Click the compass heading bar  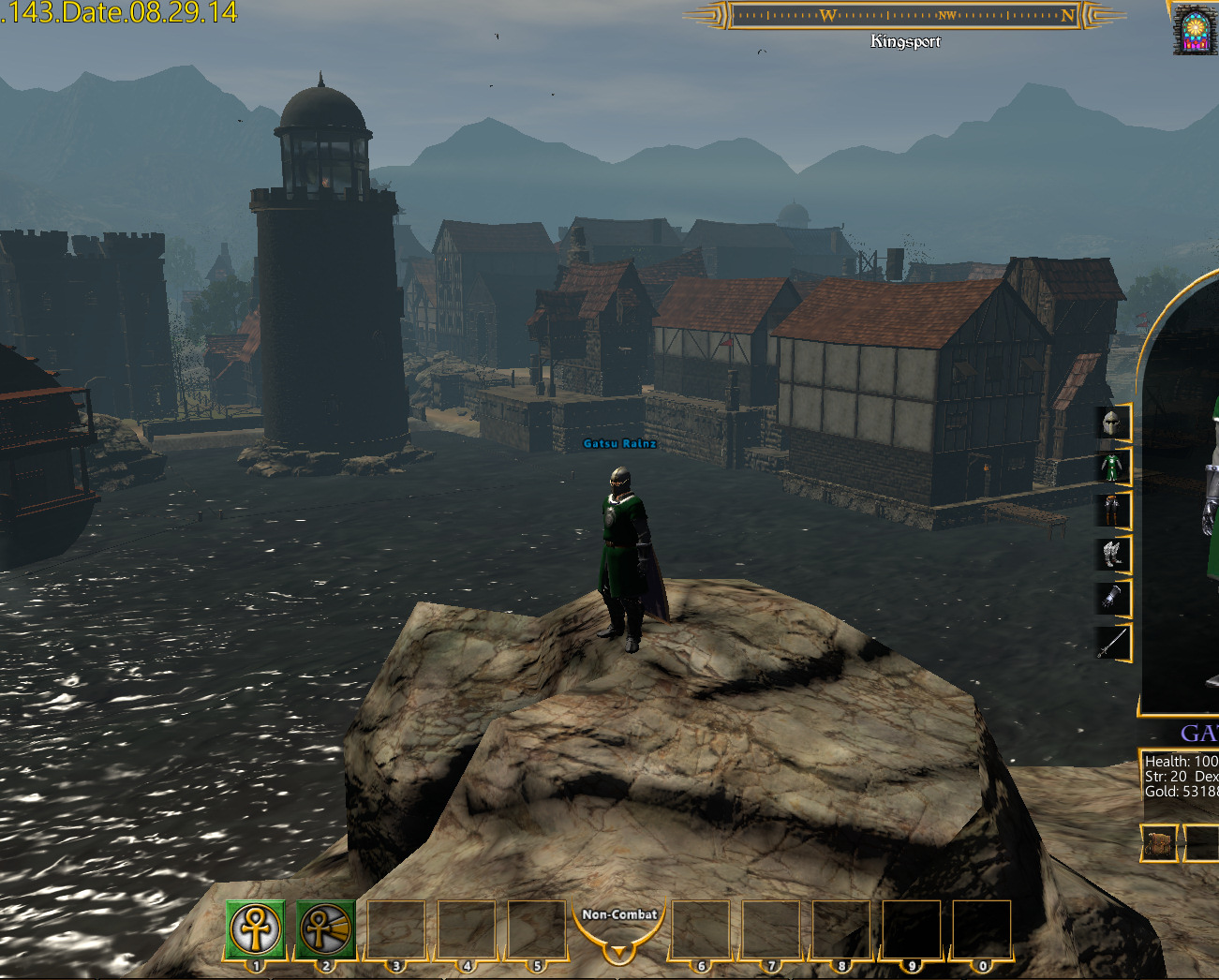[904, 16]
